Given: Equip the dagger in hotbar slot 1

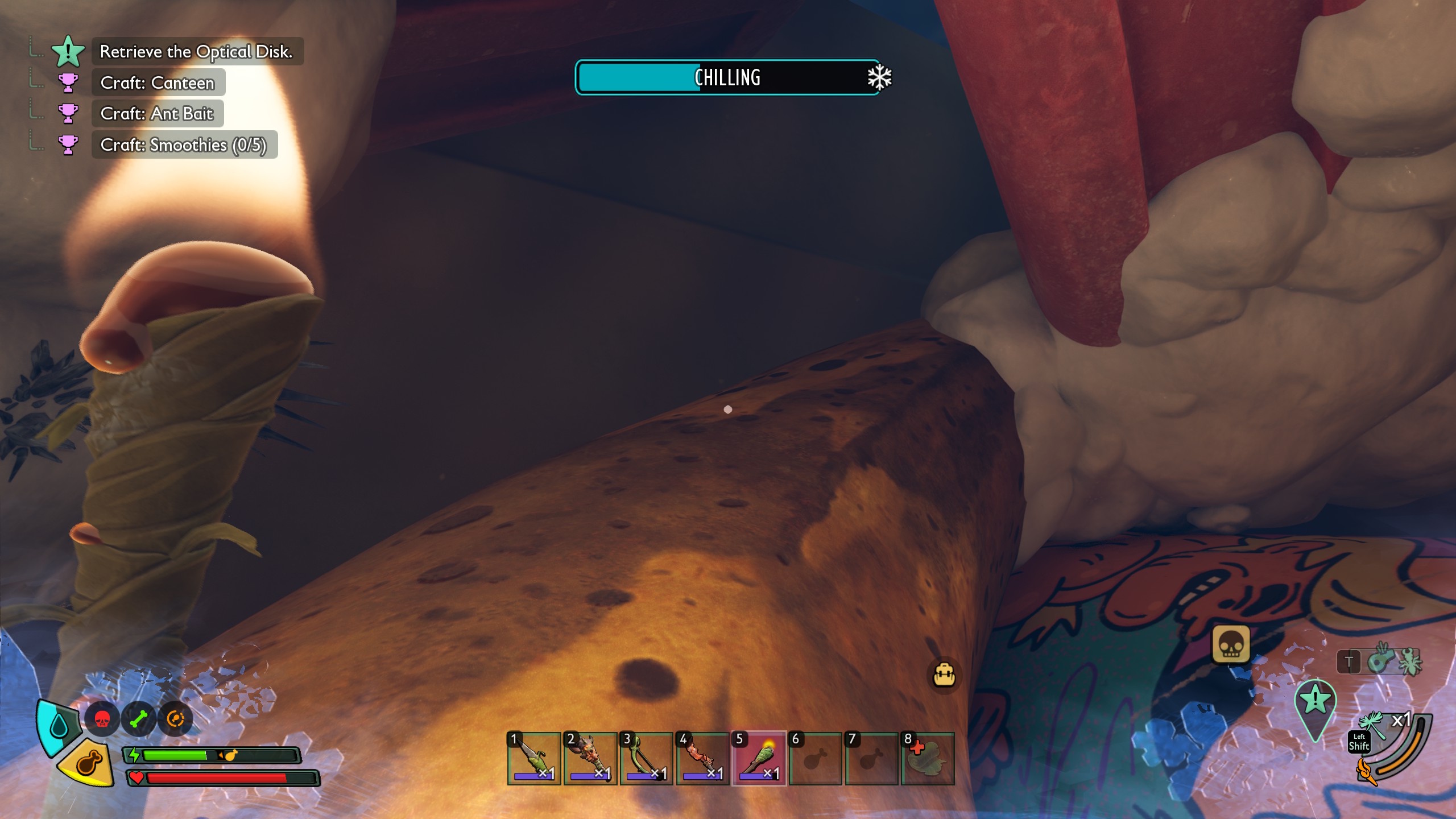Looking at the screenshot, I should pyautogui.click(x=533, y=758).
